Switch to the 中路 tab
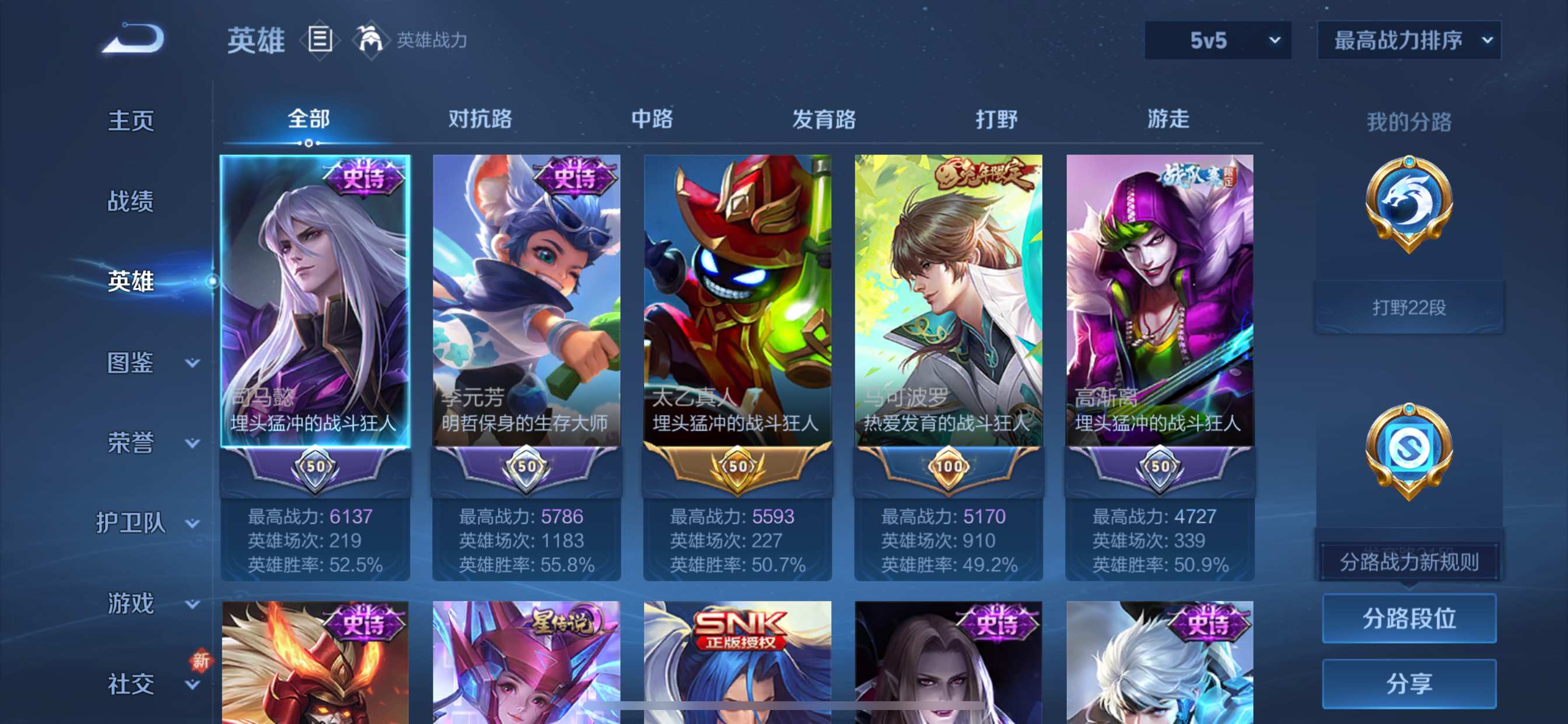 tap(652, 119)
